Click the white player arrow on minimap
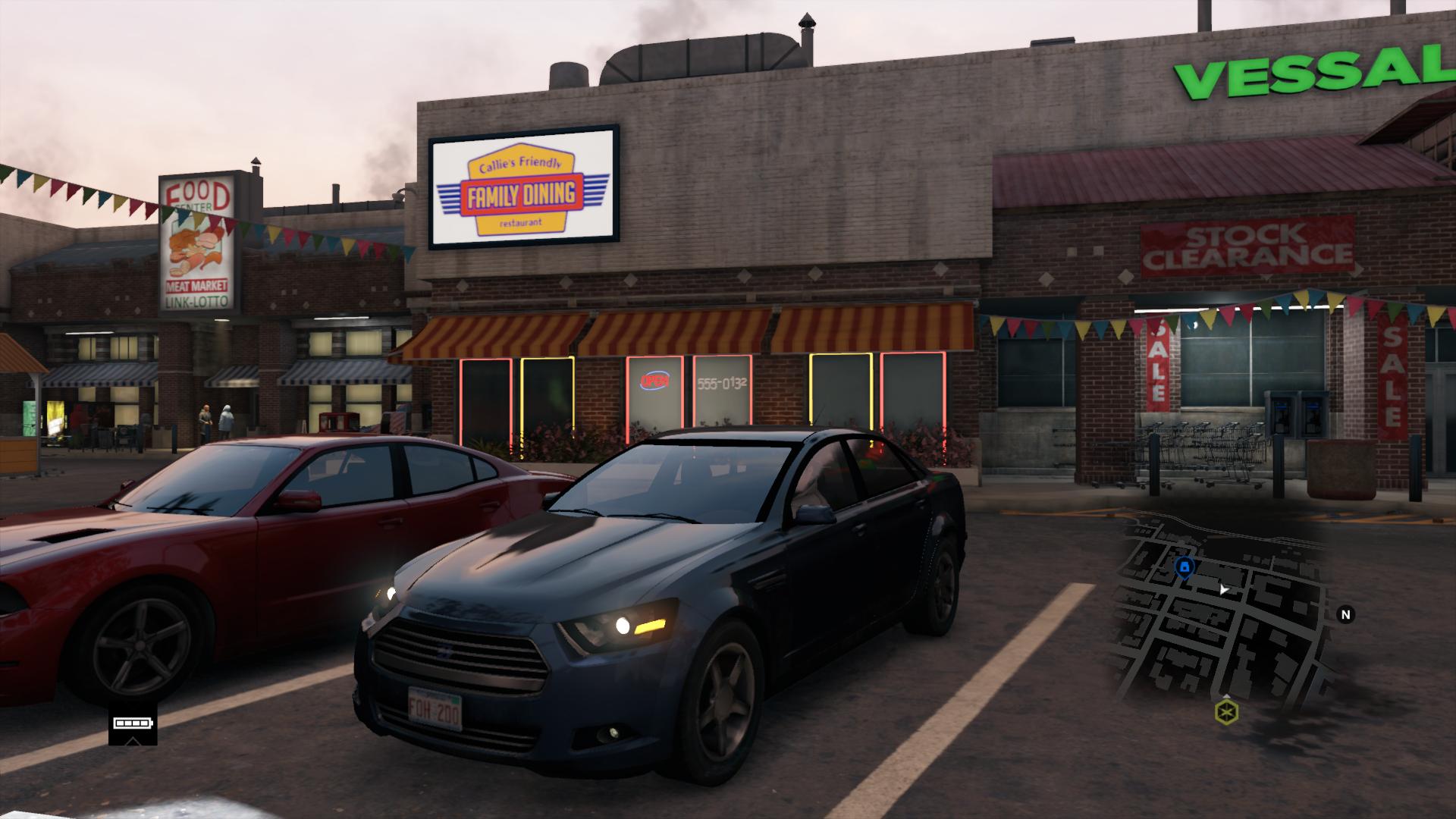The height and width of the screenshot is (819, 1456). pyautogui.click(x=1223, y=588)
